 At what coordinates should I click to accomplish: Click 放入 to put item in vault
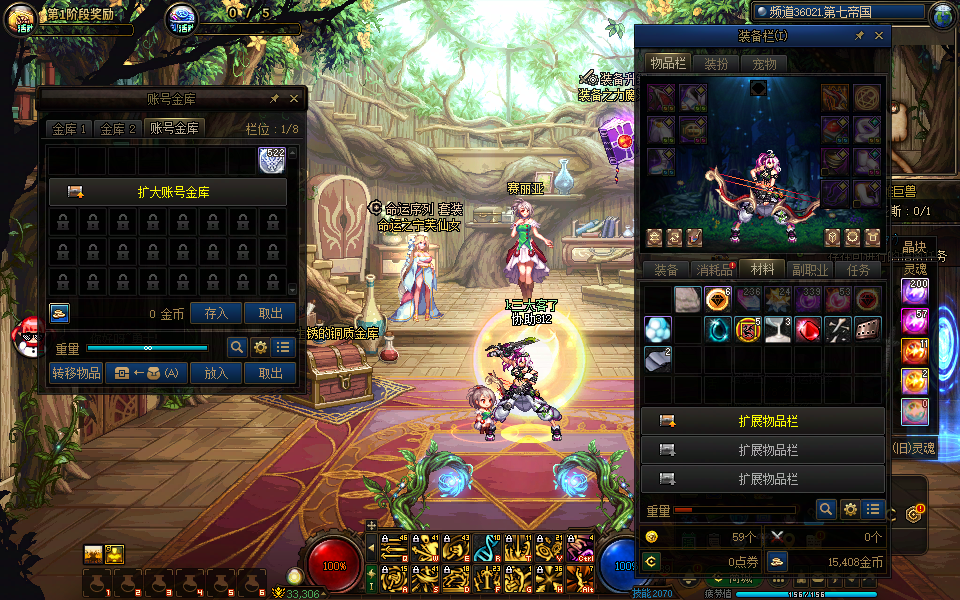(217, 373)
